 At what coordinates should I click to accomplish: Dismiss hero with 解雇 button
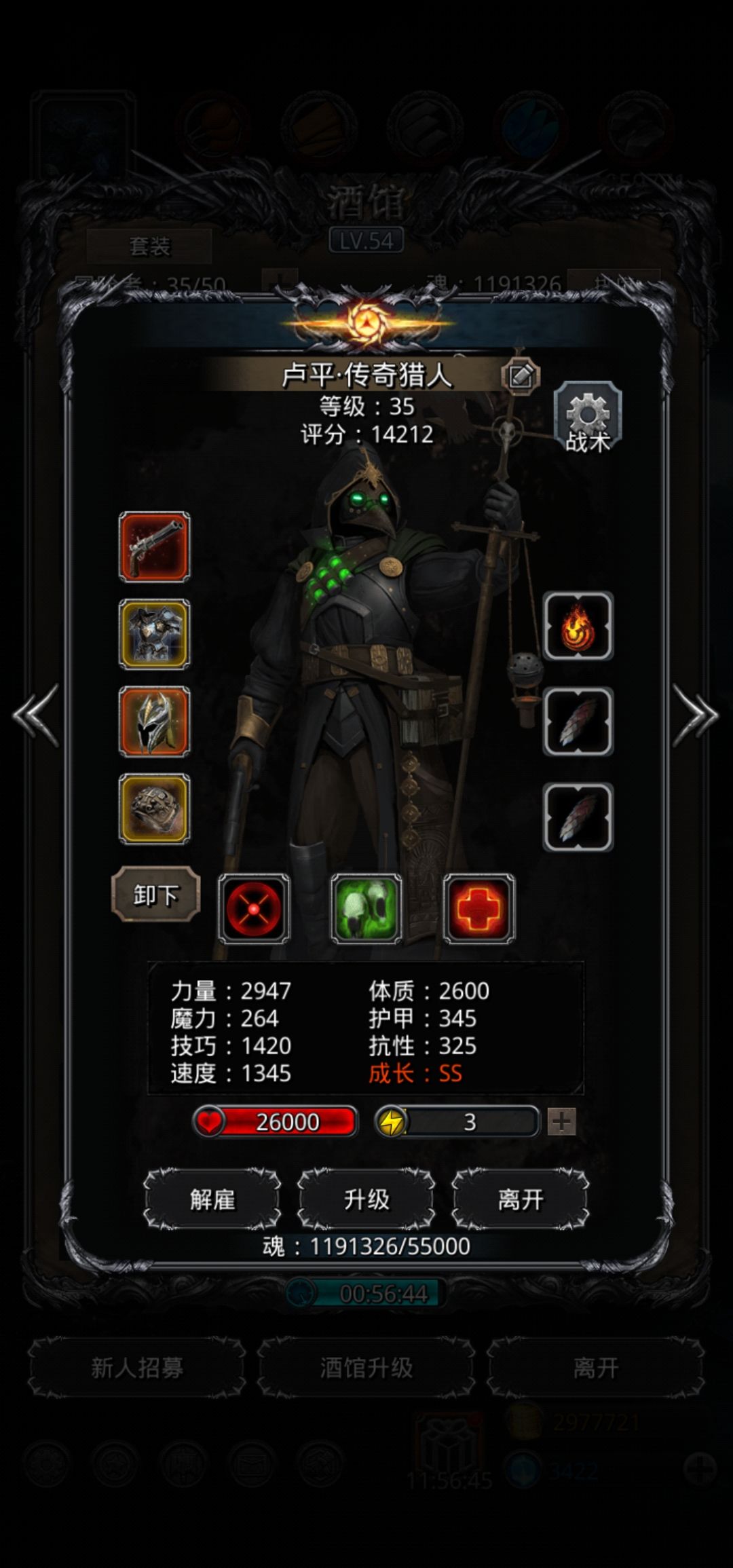pyautogui.click(x=212, y=1199)
